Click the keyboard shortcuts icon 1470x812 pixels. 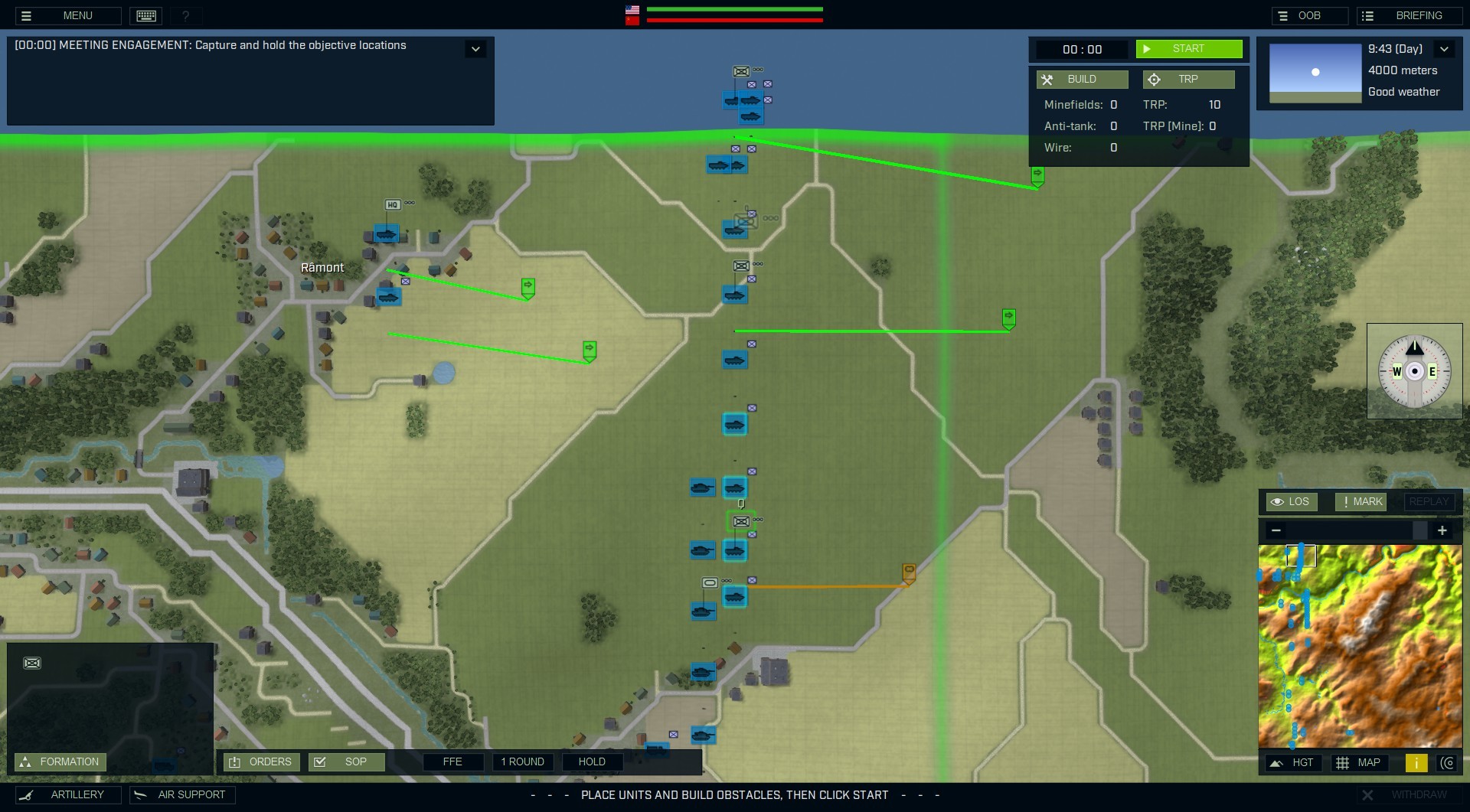(145, 15)
